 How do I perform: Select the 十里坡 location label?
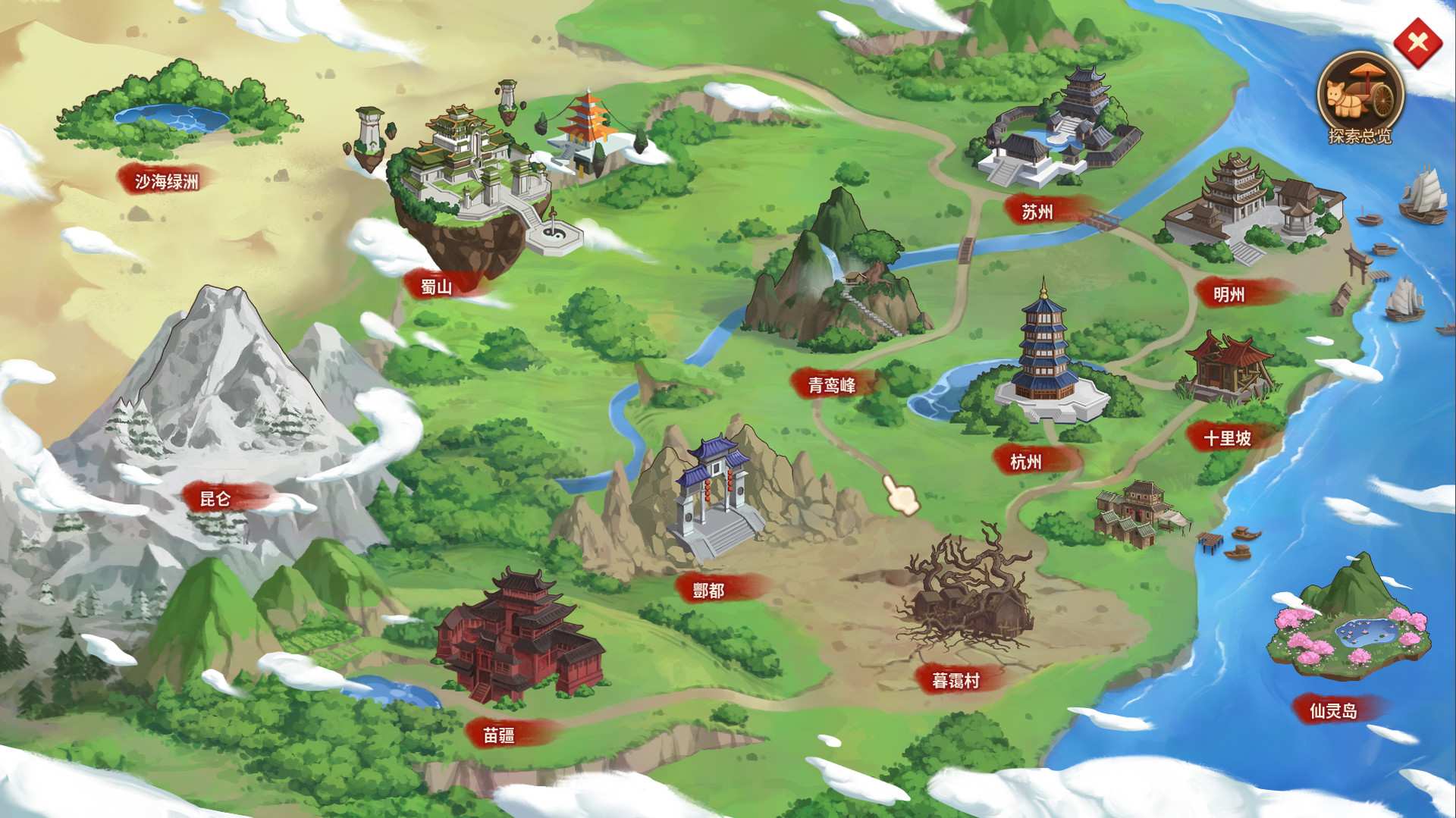point(1228,438)
